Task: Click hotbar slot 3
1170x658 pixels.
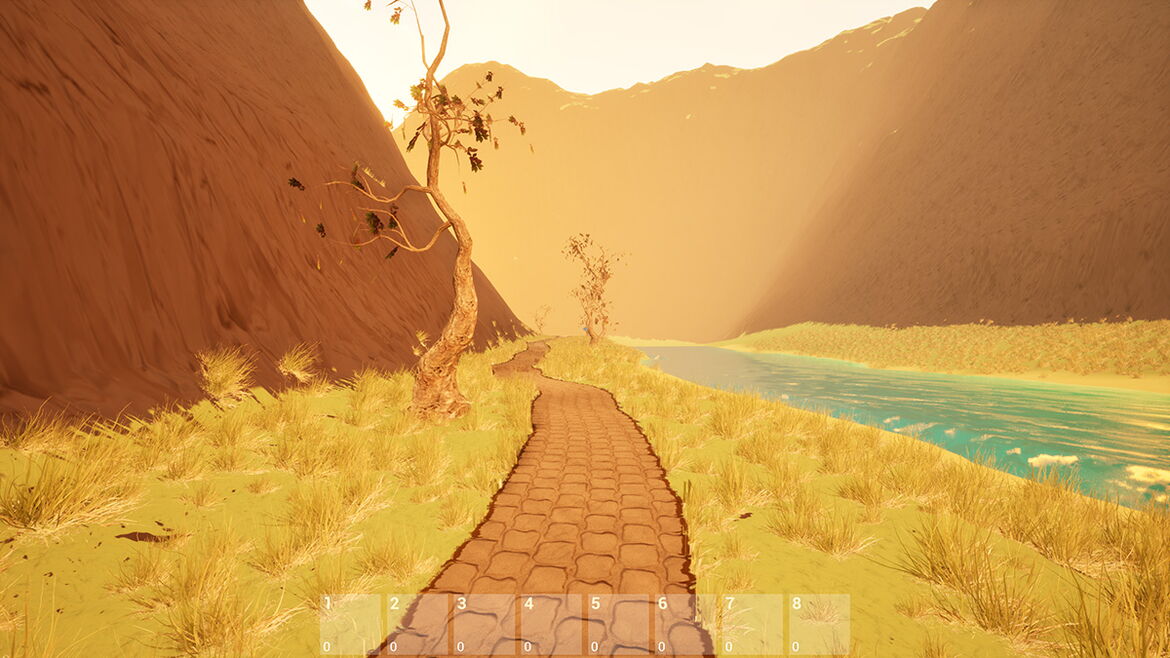Action: pyautogui.click(x=484, y=625)
